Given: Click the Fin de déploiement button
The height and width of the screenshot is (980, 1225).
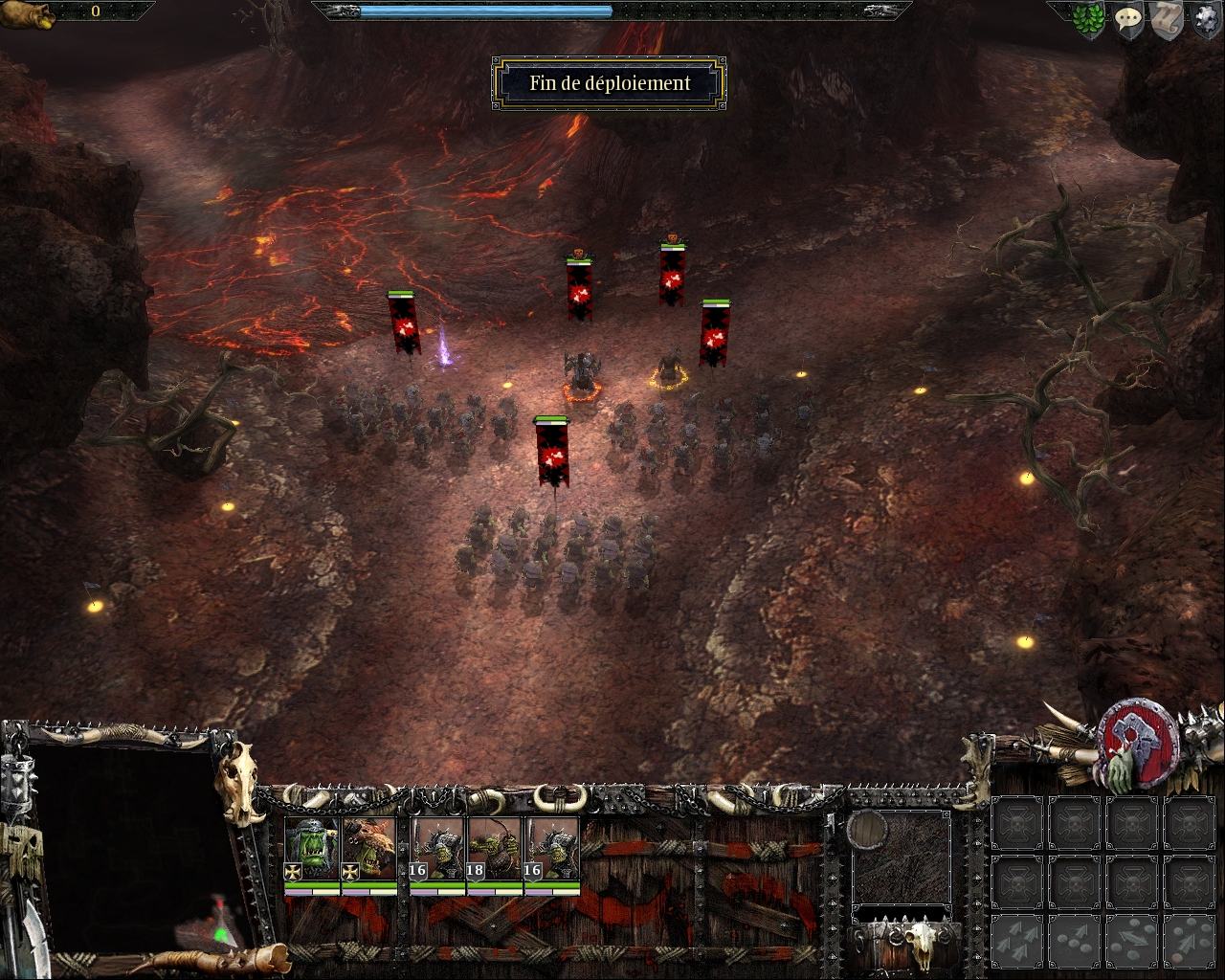Looking at the screenshot, I should (610, 83).
